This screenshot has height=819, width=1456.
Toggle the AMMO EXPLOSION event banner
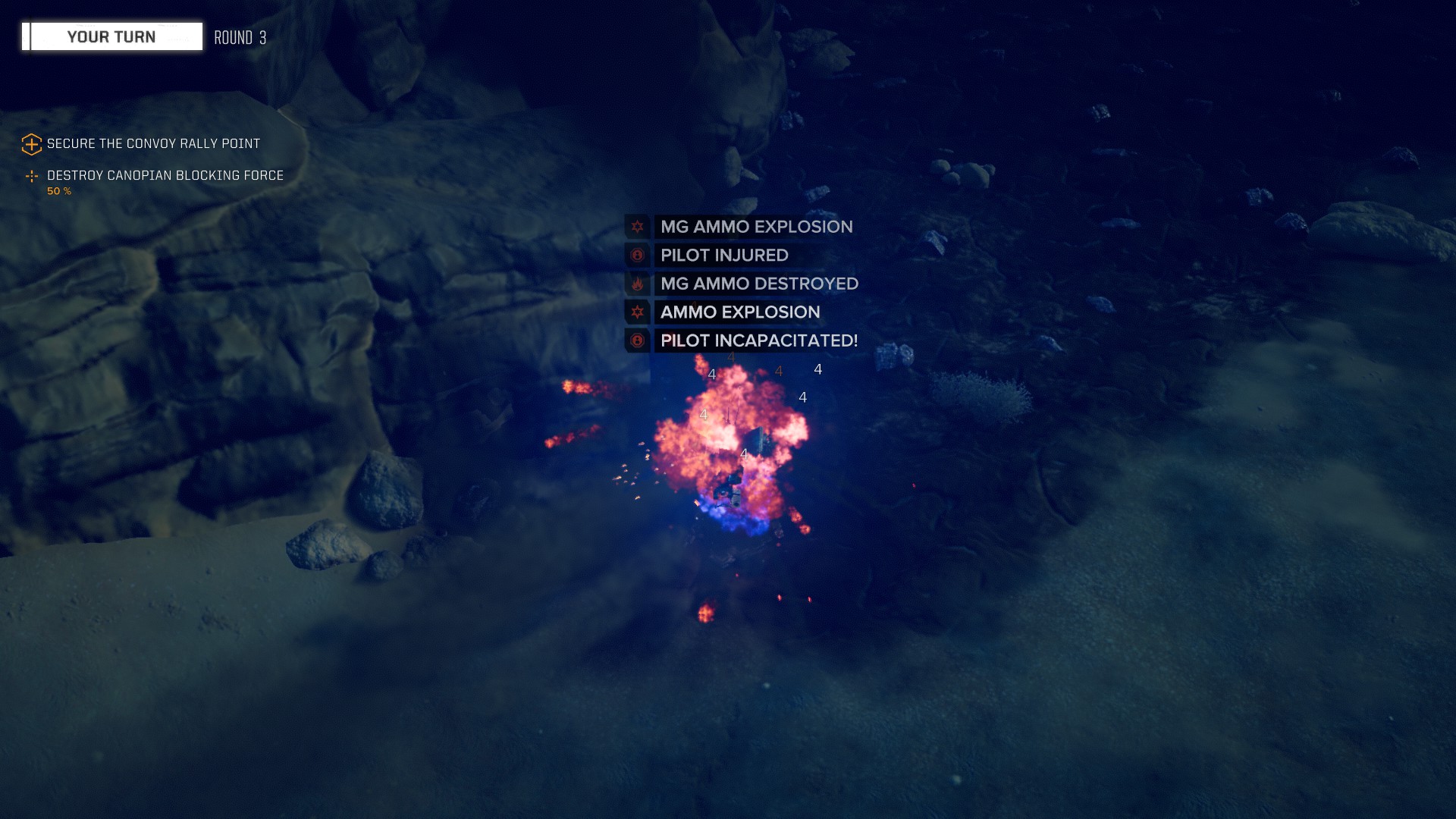tap(739, 312)
